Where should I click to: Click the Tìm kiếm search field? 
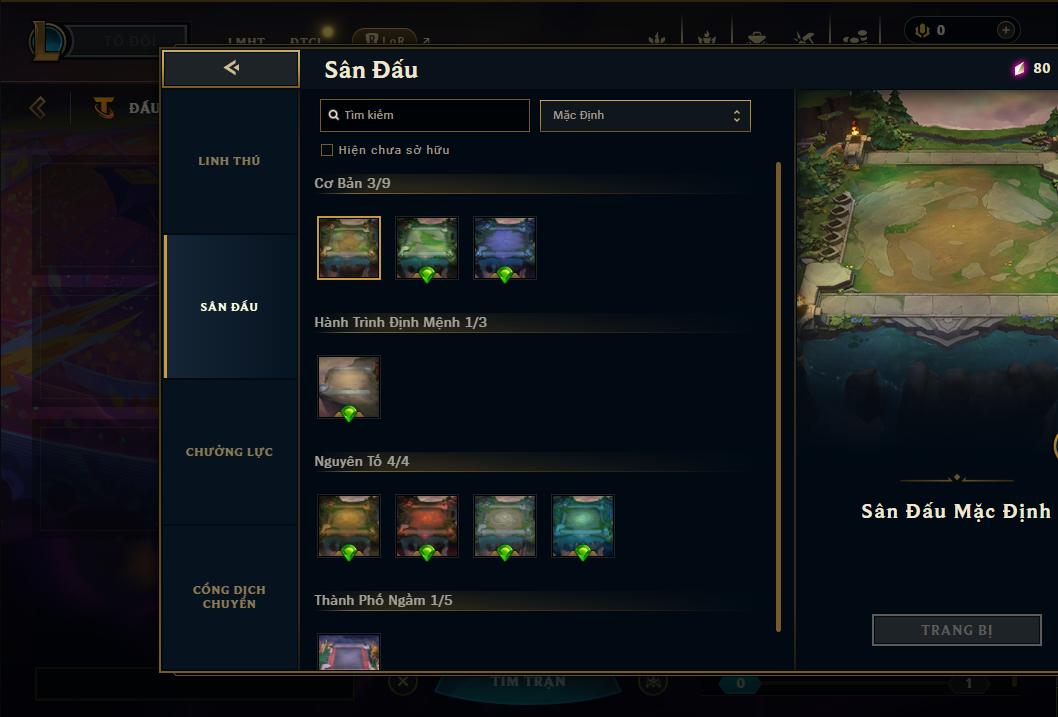[425, 115]
